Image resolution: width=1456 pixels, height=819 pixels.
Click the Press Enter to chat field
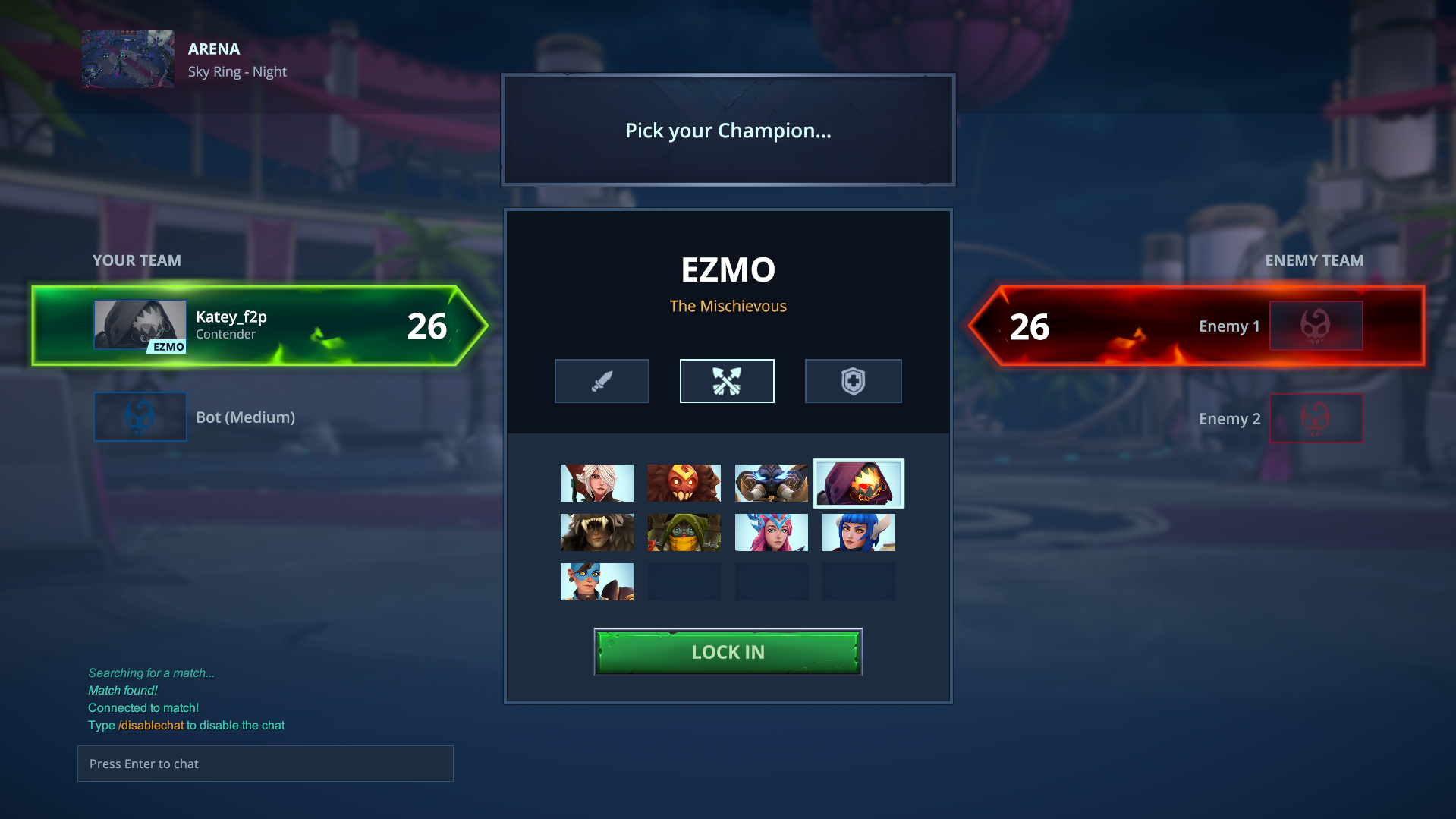265,764
